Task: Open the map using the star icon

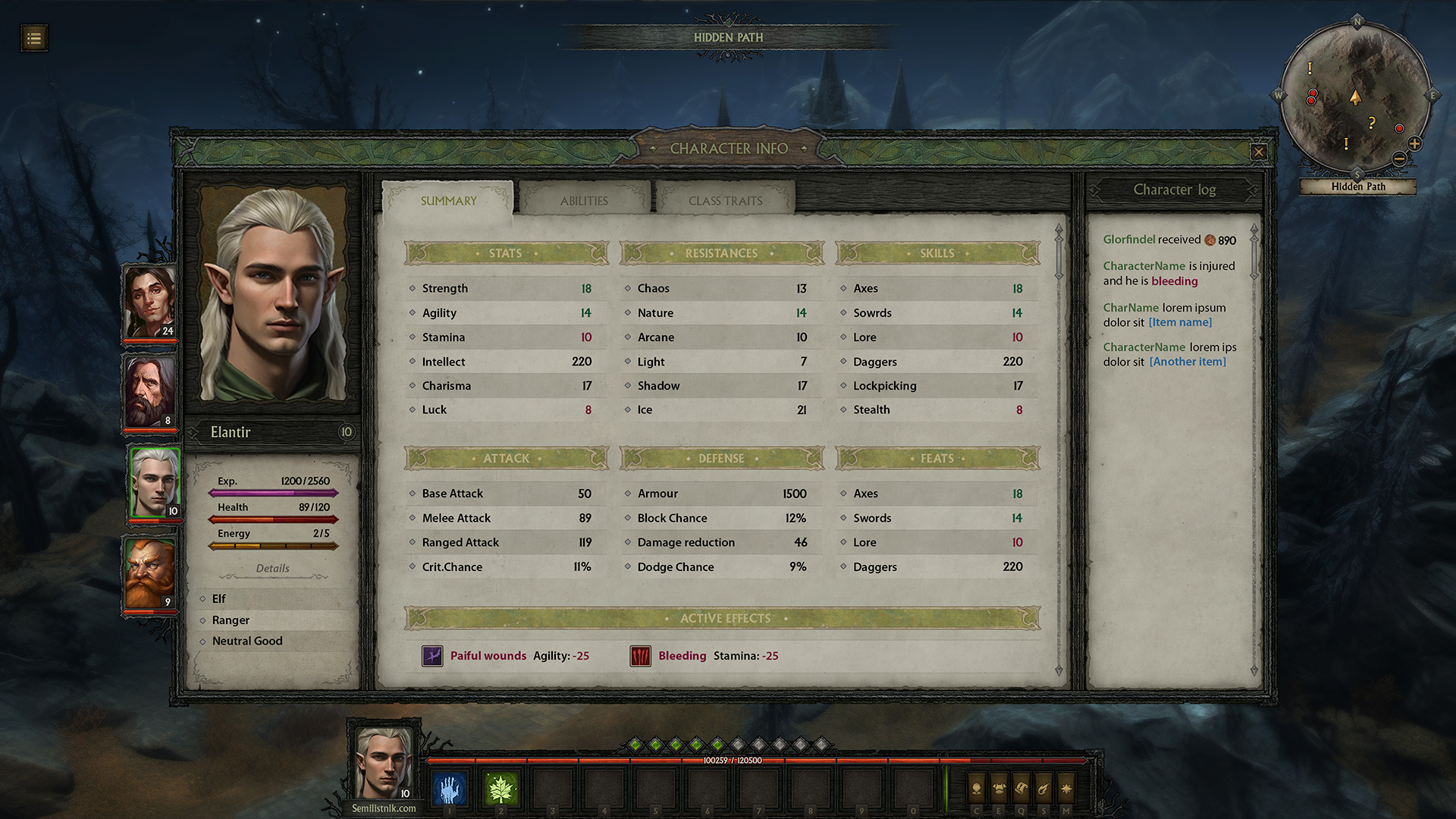Action: pos(1067,789)
